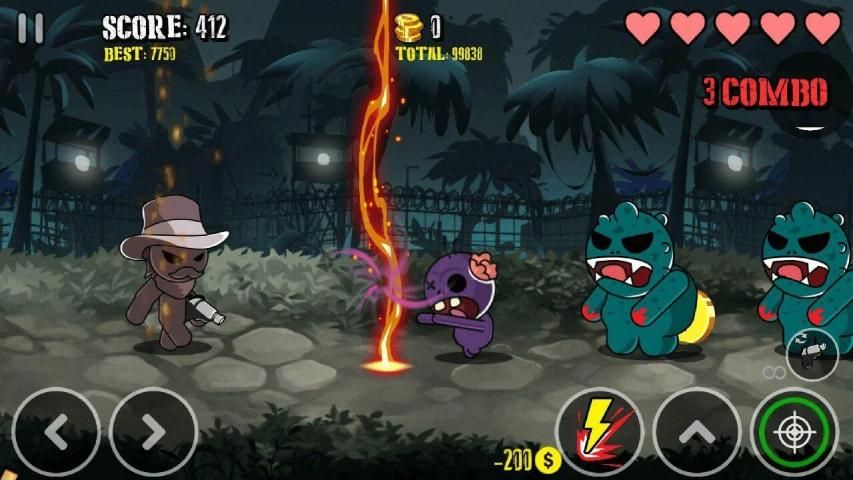Tap the move left arrow button
The width and height of the screenshot is (853, 480).
pyautogui.click(x=57, y=431)
